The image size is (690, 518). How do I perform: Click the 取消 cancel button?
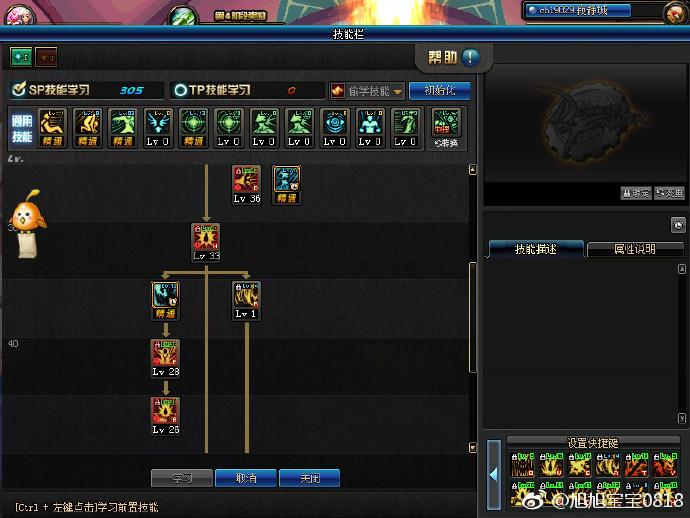[x=246, y=478]
